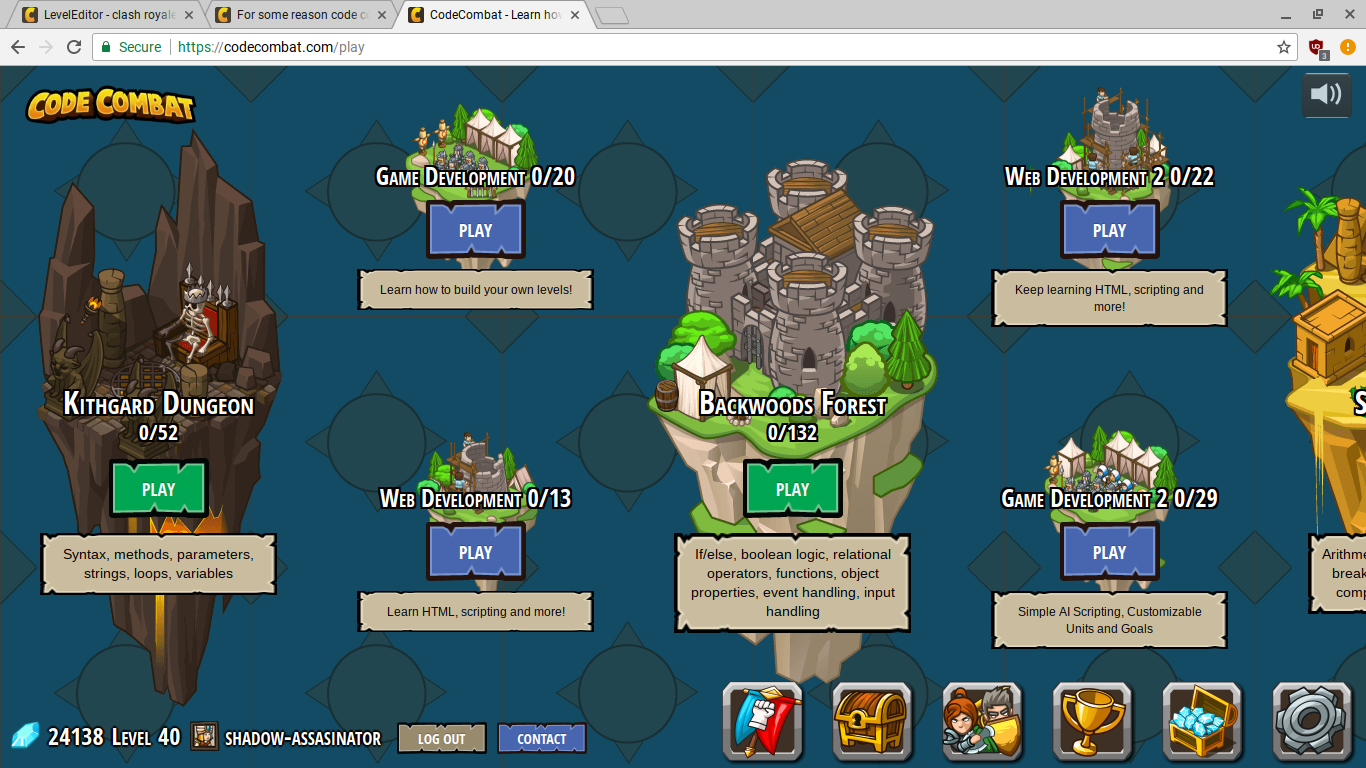Toggle the sound speaker button
Screen dimensions: 1366x768
(x=1326, y=95)
